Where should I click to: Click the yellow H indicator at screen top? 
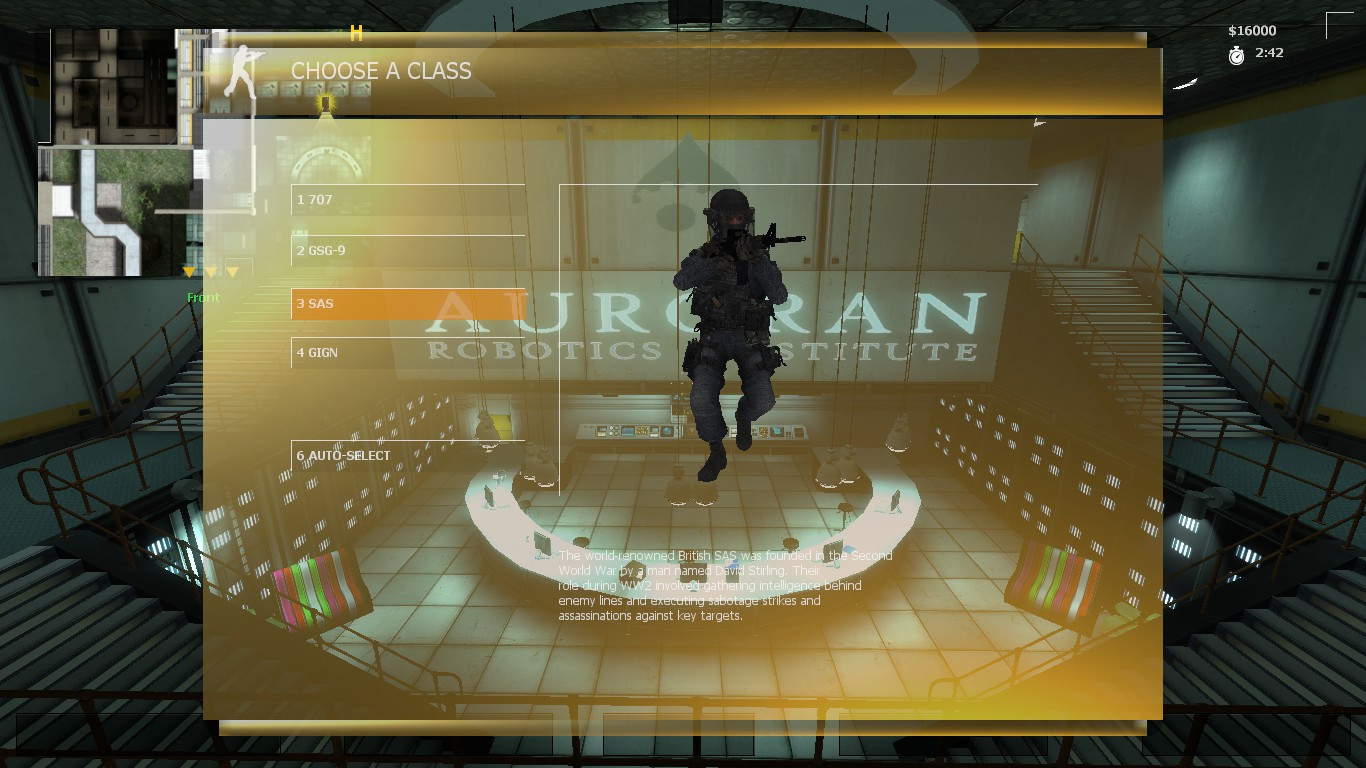coord(355,33)
